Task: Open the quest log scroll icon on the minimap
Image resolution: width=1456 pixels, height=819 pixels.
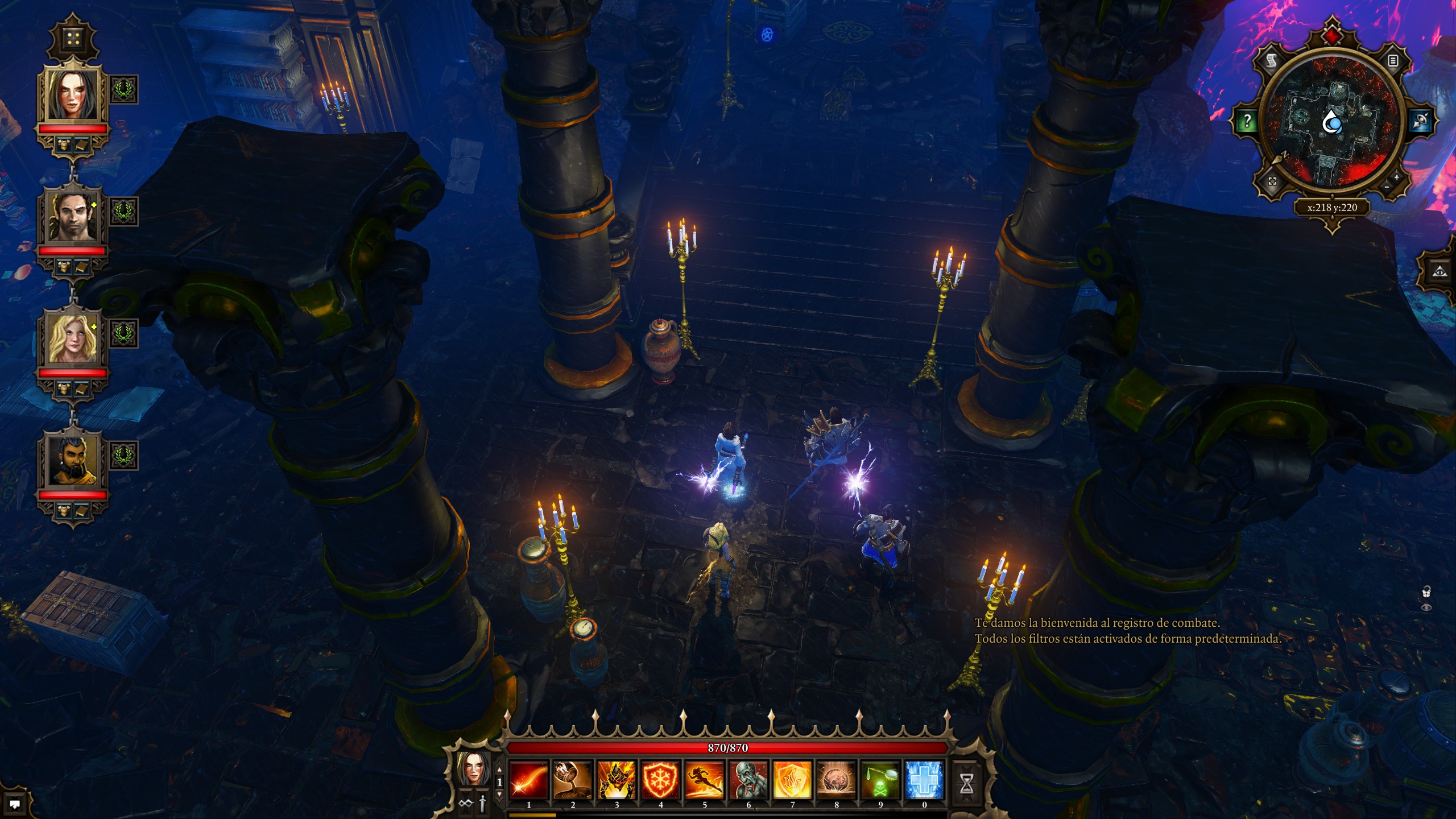Action: 1272,61
